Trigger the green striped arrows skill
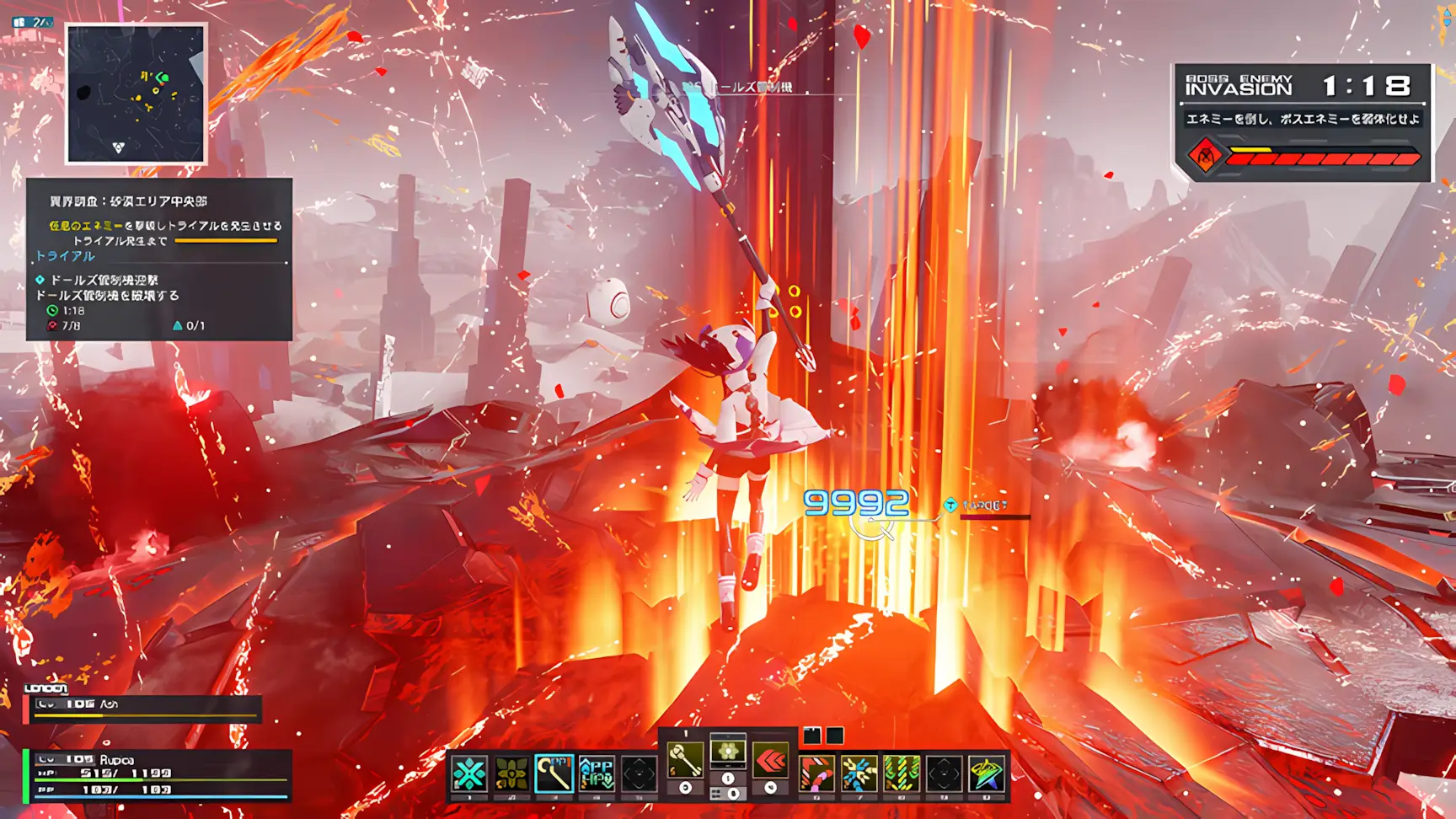The image size is (1456, 819). tap(902, 773)
